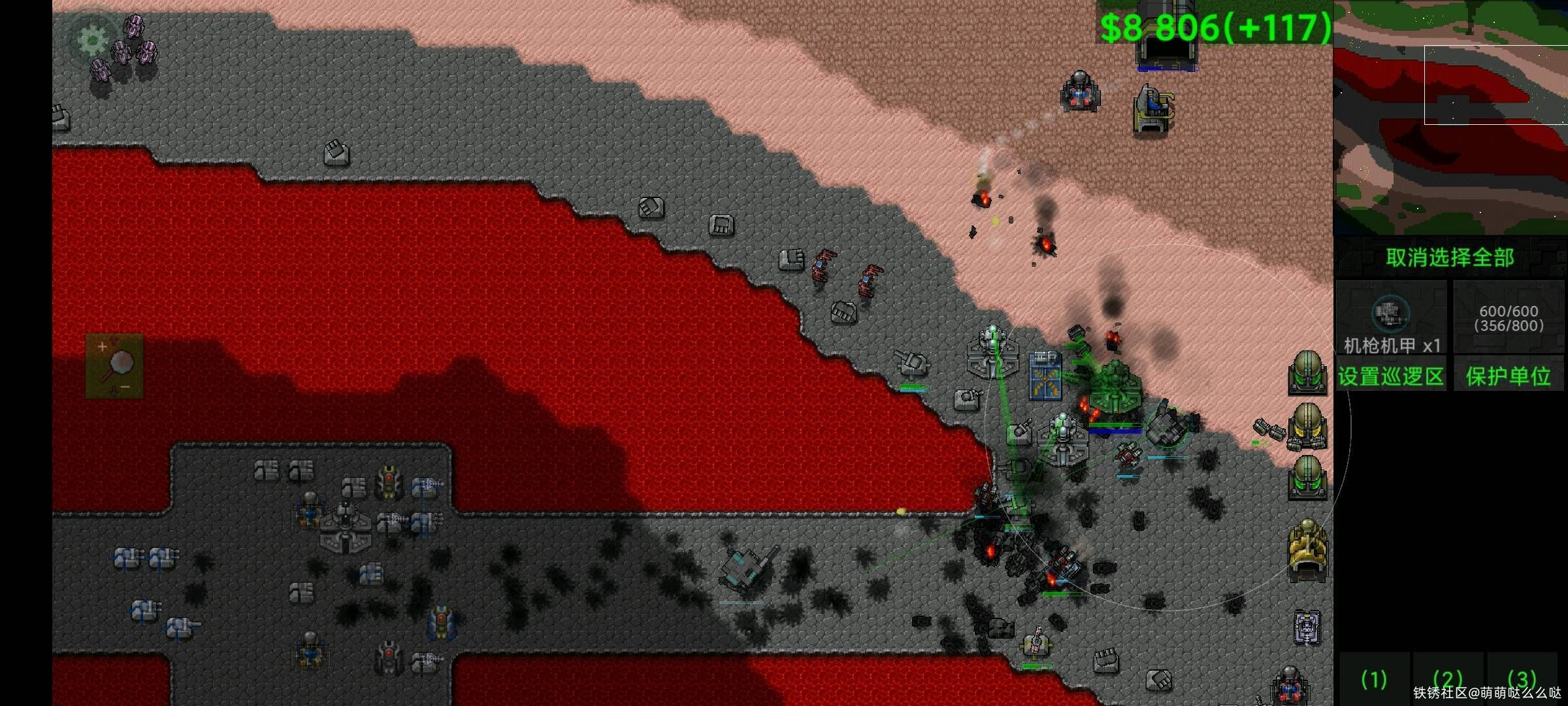The image size is (1568, 706).
Task: Click the magnifying glass zoom control
Action: click(x=114, y=365)
